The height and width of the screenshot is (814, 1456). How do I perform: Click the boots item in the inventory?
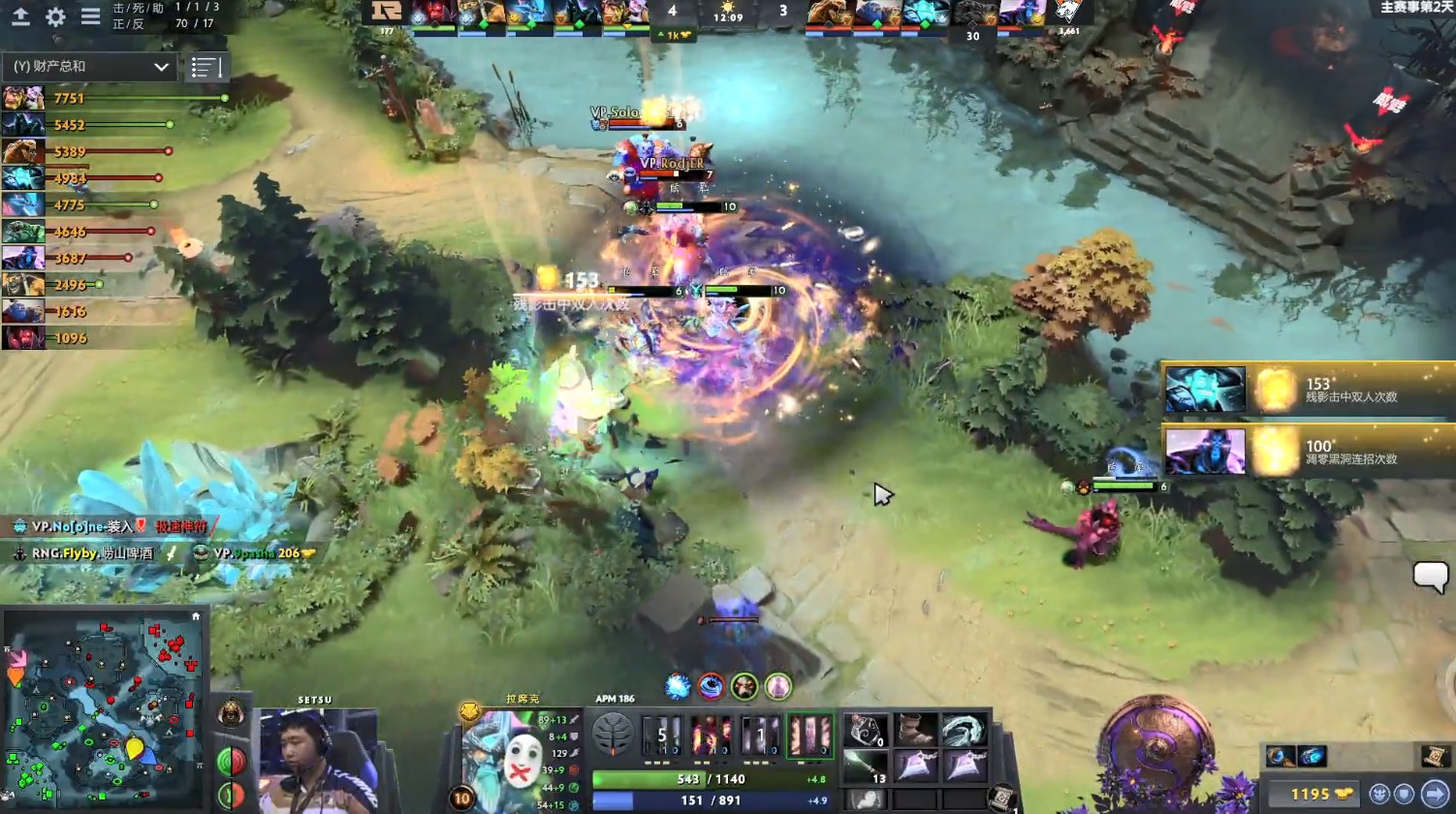915,729
